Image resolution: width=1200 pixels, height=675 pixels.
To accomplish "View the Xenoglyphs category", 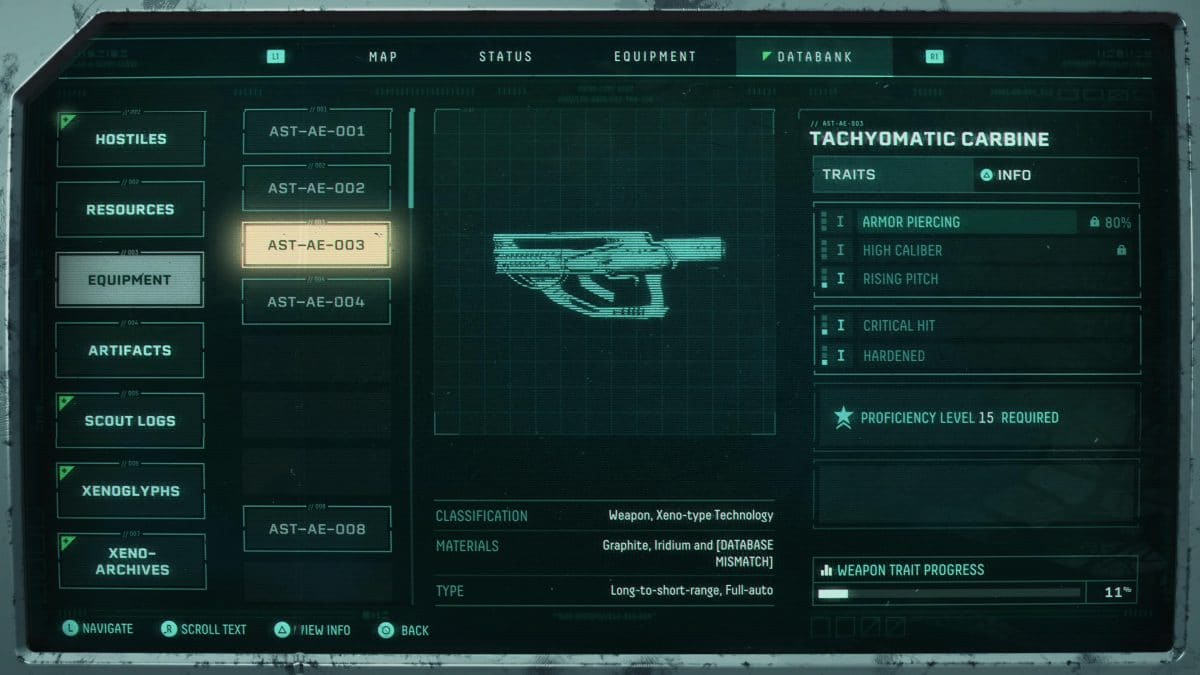I will coord(131,491).
